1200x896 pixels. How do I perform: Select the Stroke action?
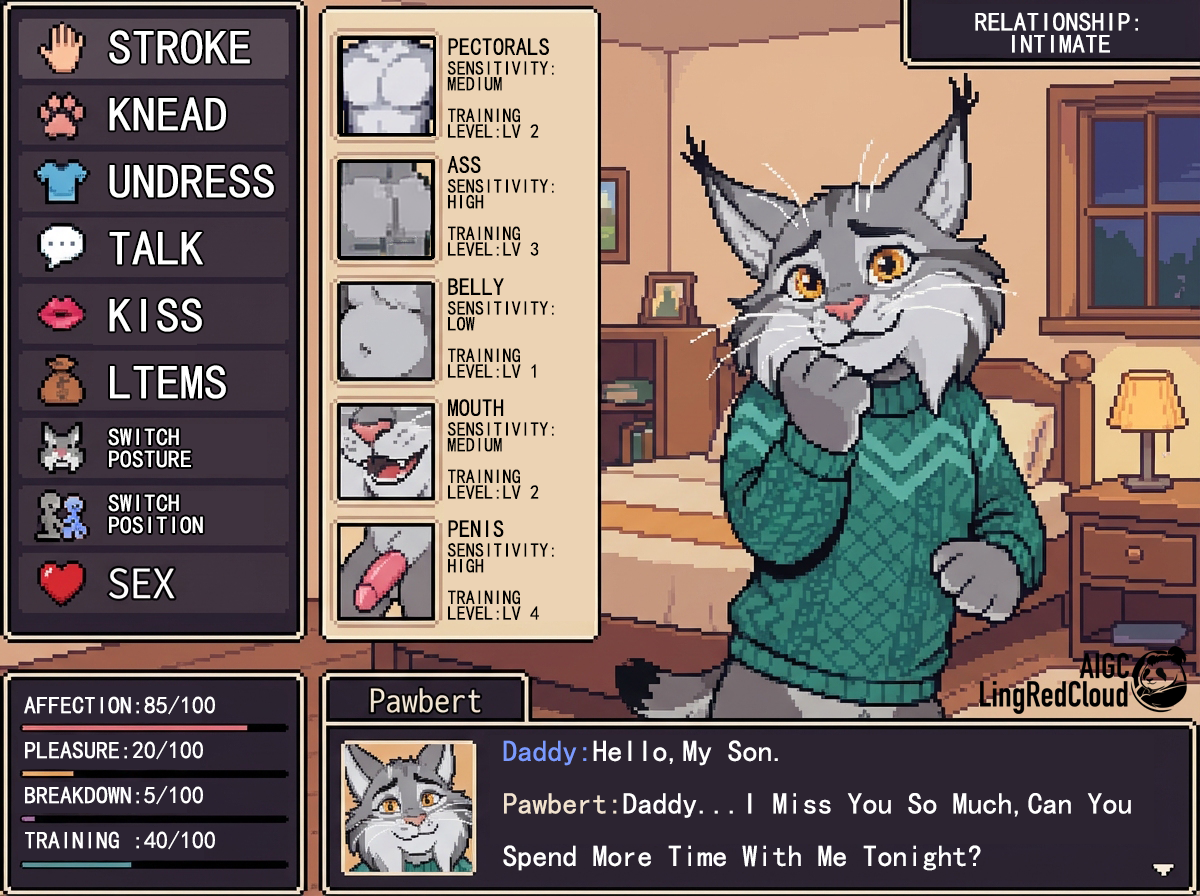point(154,49)
